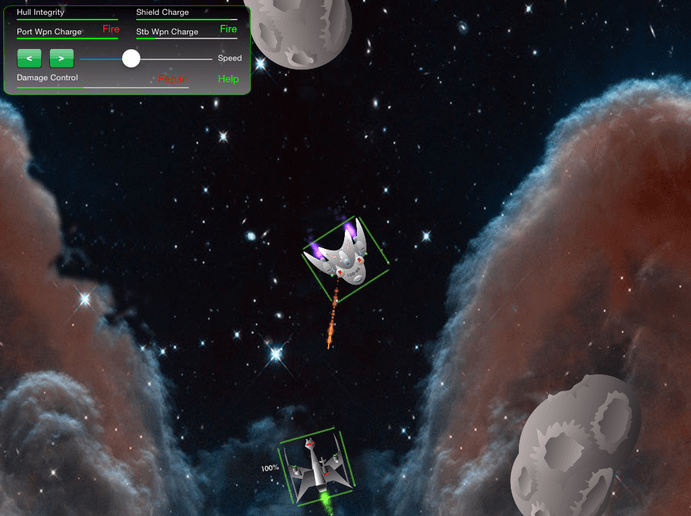The image size is (691, 516).
Task: Activate Repair for damage control
Action: click(172, 78)
